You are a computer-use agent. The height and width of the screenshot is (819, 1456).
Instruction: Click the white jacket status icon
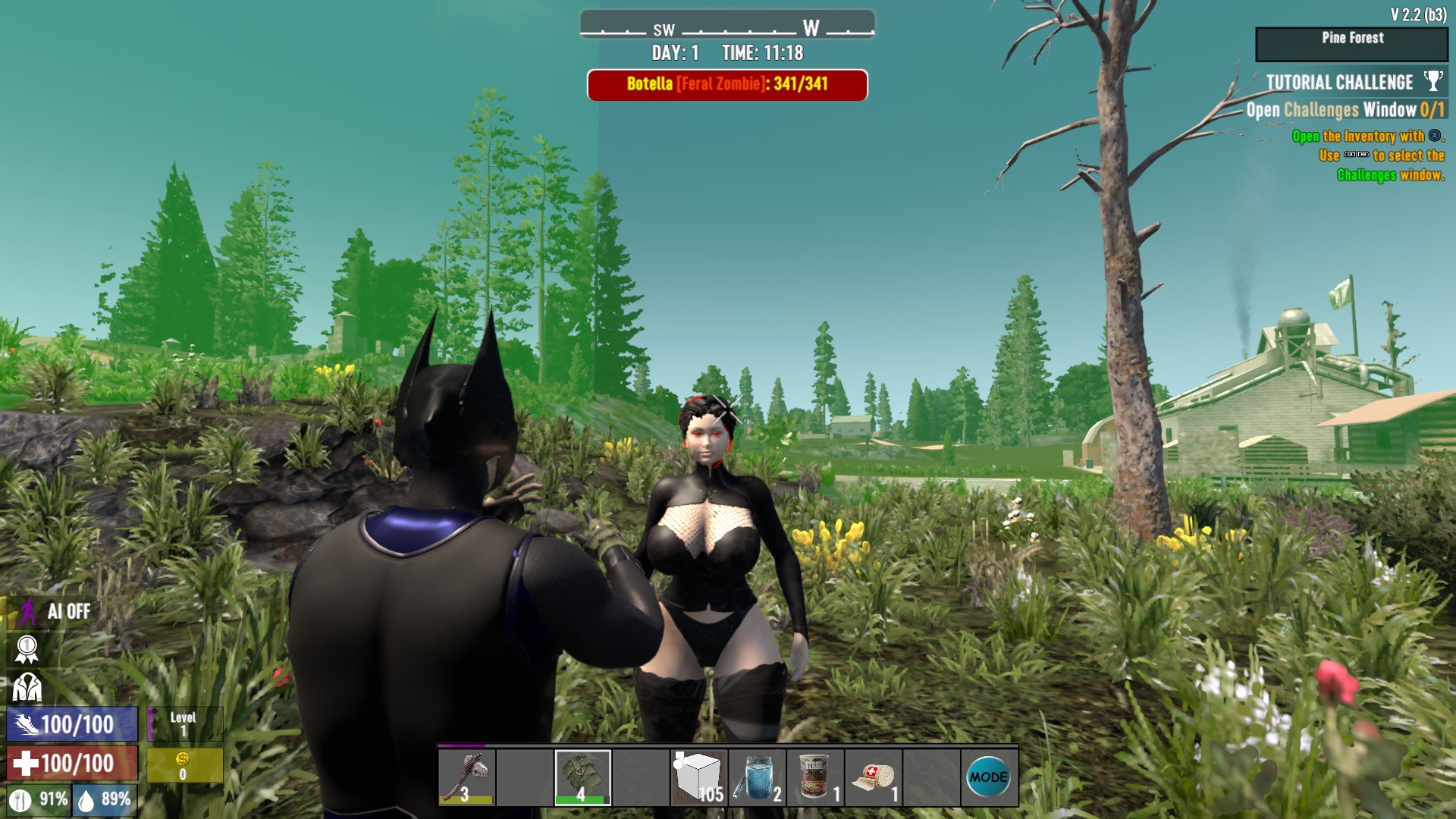27,688
